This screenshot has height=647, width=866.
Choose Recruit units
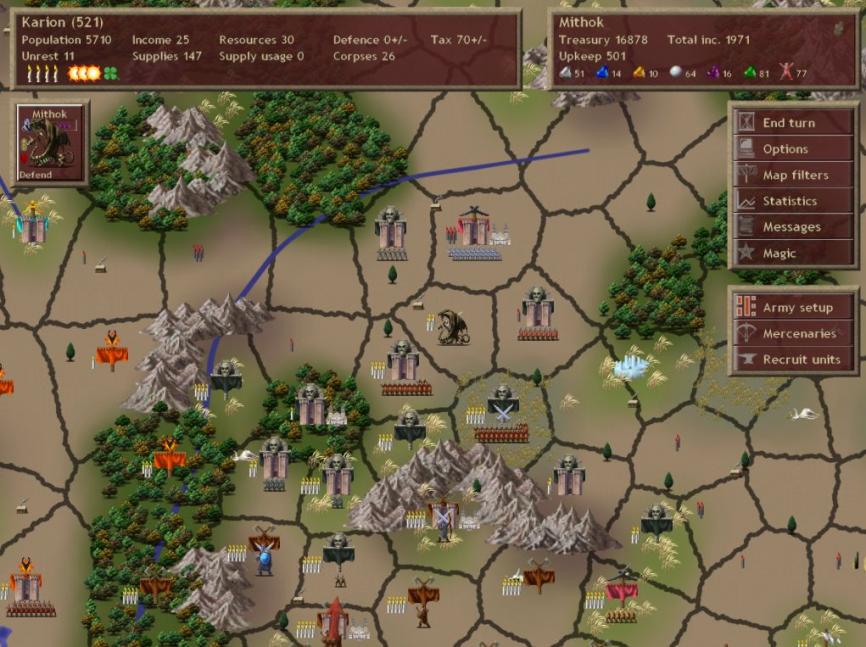pos(793,360)
